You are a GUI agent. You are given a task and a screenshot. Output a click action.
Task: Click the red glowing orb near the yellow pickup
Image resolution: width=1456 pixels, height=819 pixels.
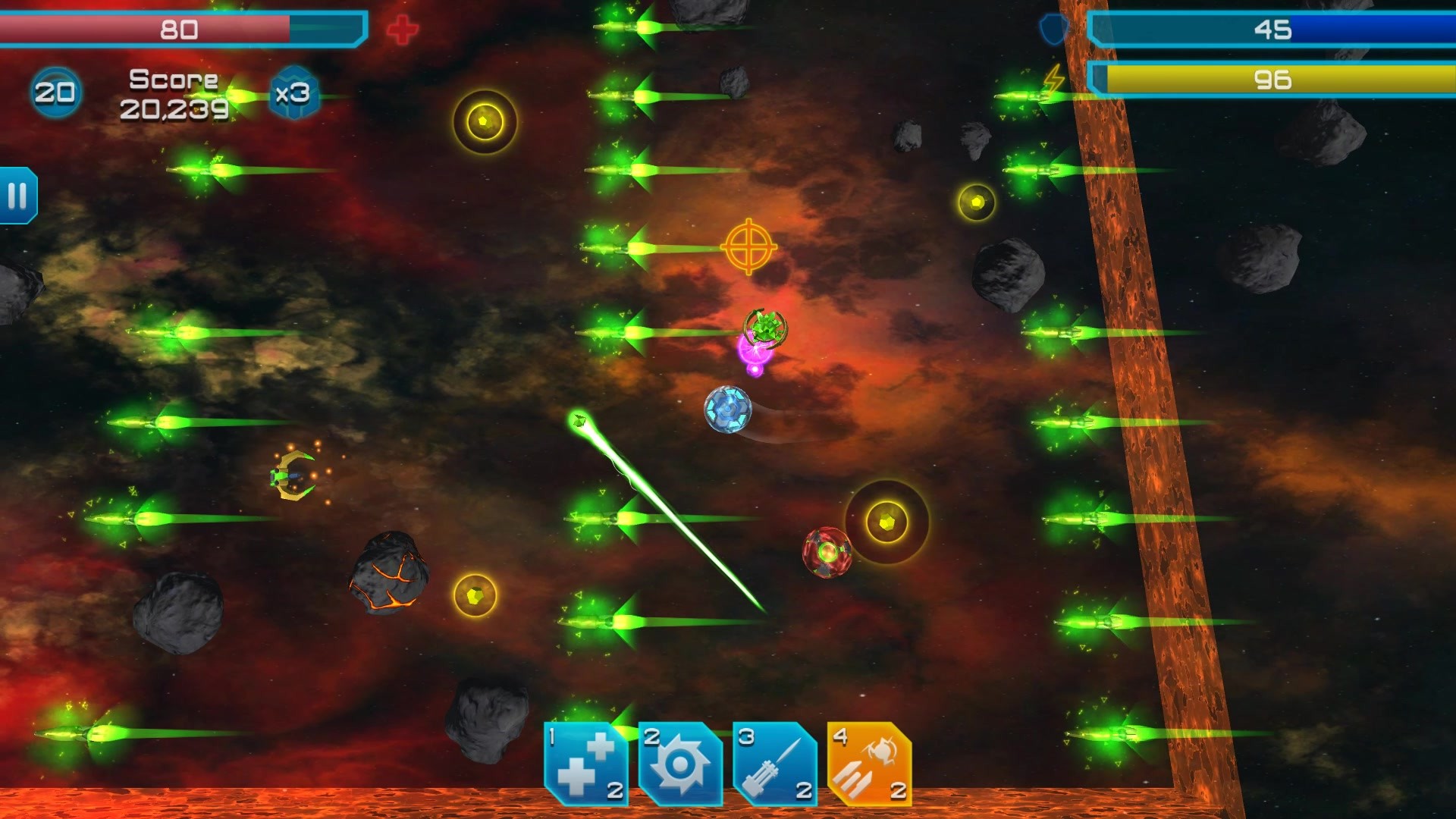[x=828, y=553]
